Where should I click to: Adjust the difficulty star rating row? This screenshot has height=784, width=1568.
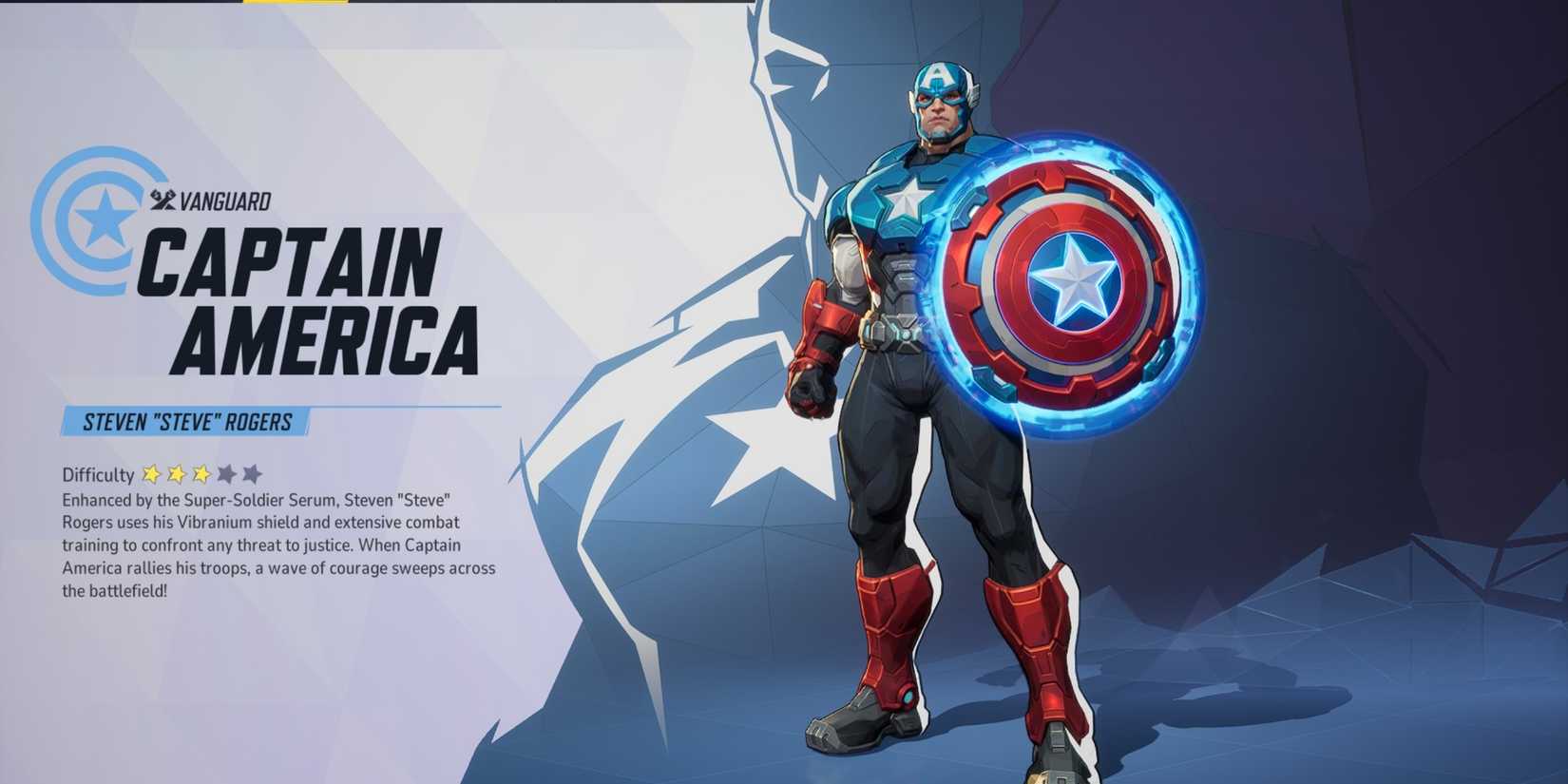(x=200, y=473)
